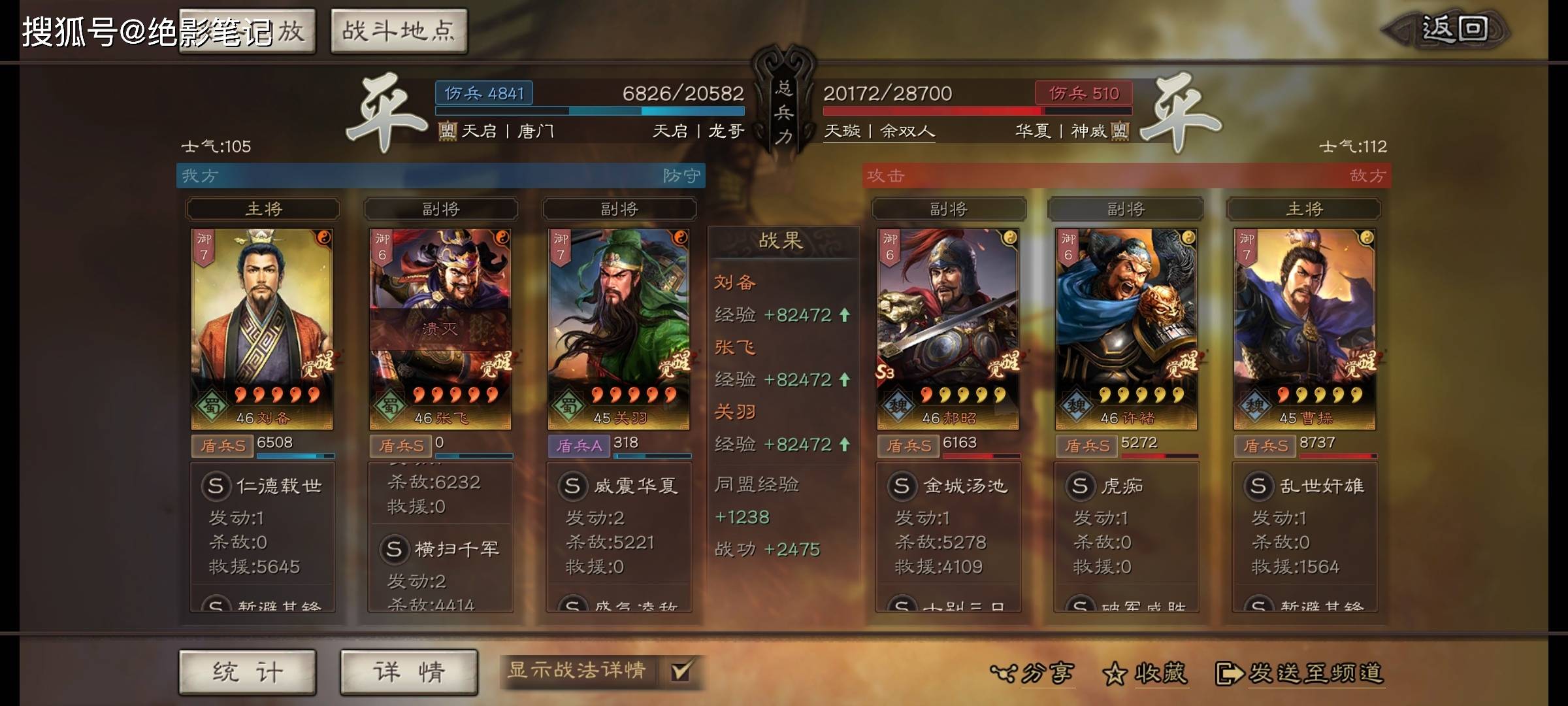View the 乱世奸雄 skill entry
This screenshot has height=706, width=1568.
pyautogui.click(x=1305, y=486)
